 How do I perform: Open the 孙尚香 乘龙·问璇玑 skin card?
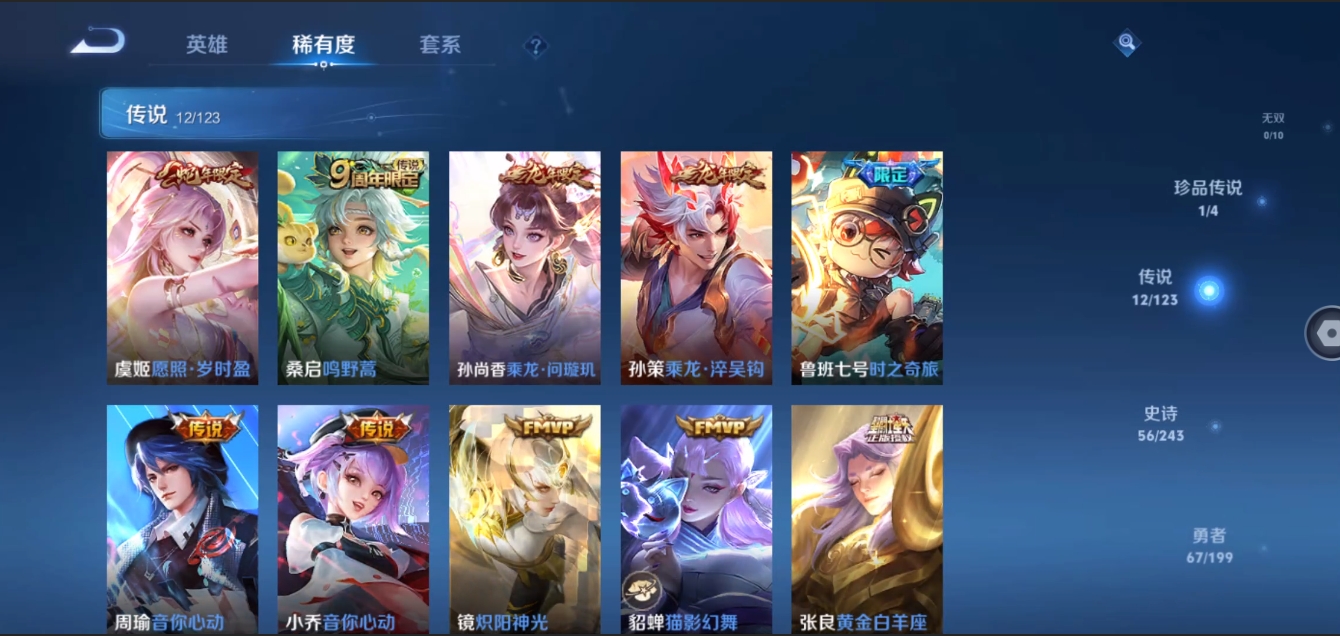[x=525, y=267]
